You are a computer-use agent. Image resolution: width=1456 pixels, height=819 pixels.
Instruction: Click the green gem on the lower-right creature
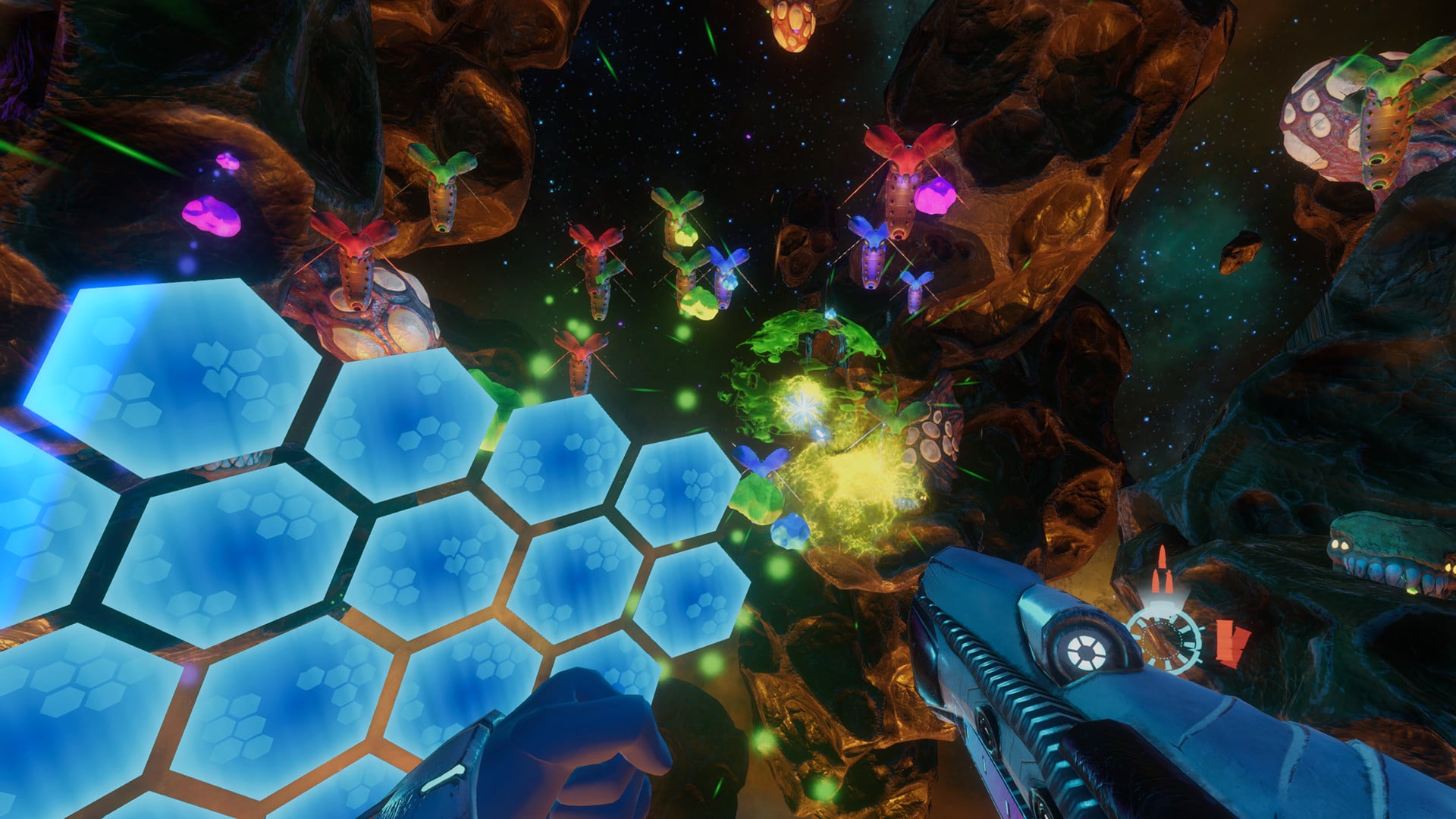pos(1412,589)
